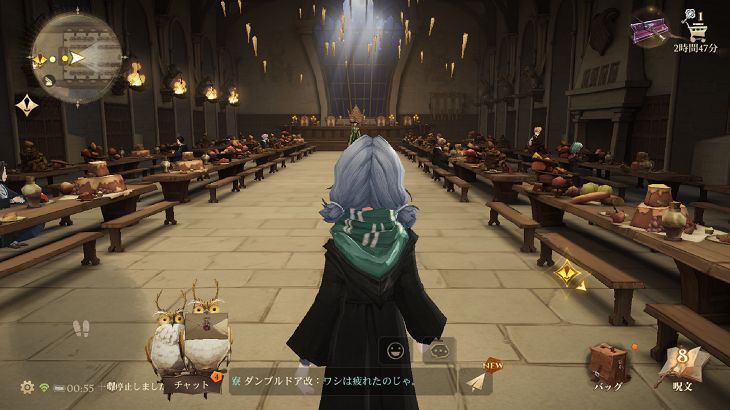
Task: Open the circular minimap
Action: [76, 49]
